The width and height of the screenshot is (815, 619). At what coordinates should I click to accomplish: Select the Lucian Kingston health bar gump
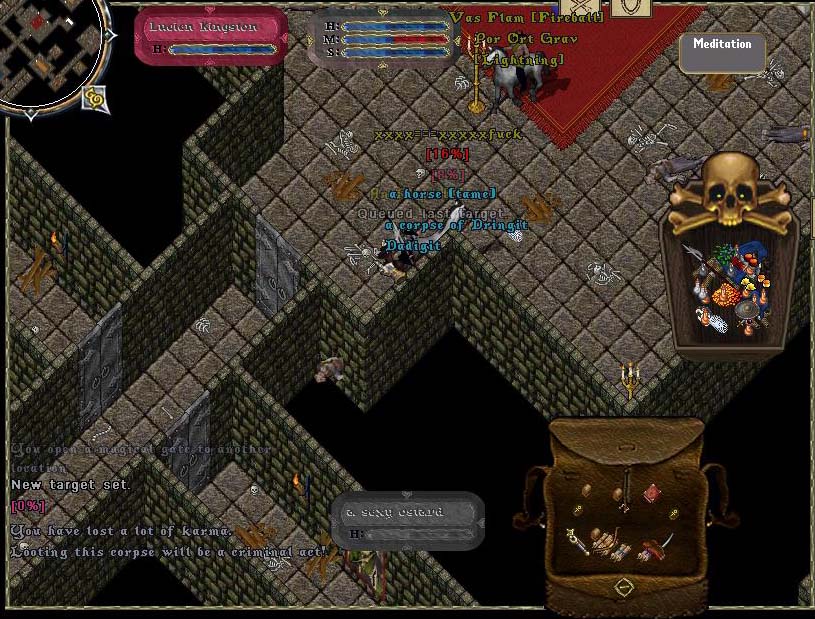point(211,36)
